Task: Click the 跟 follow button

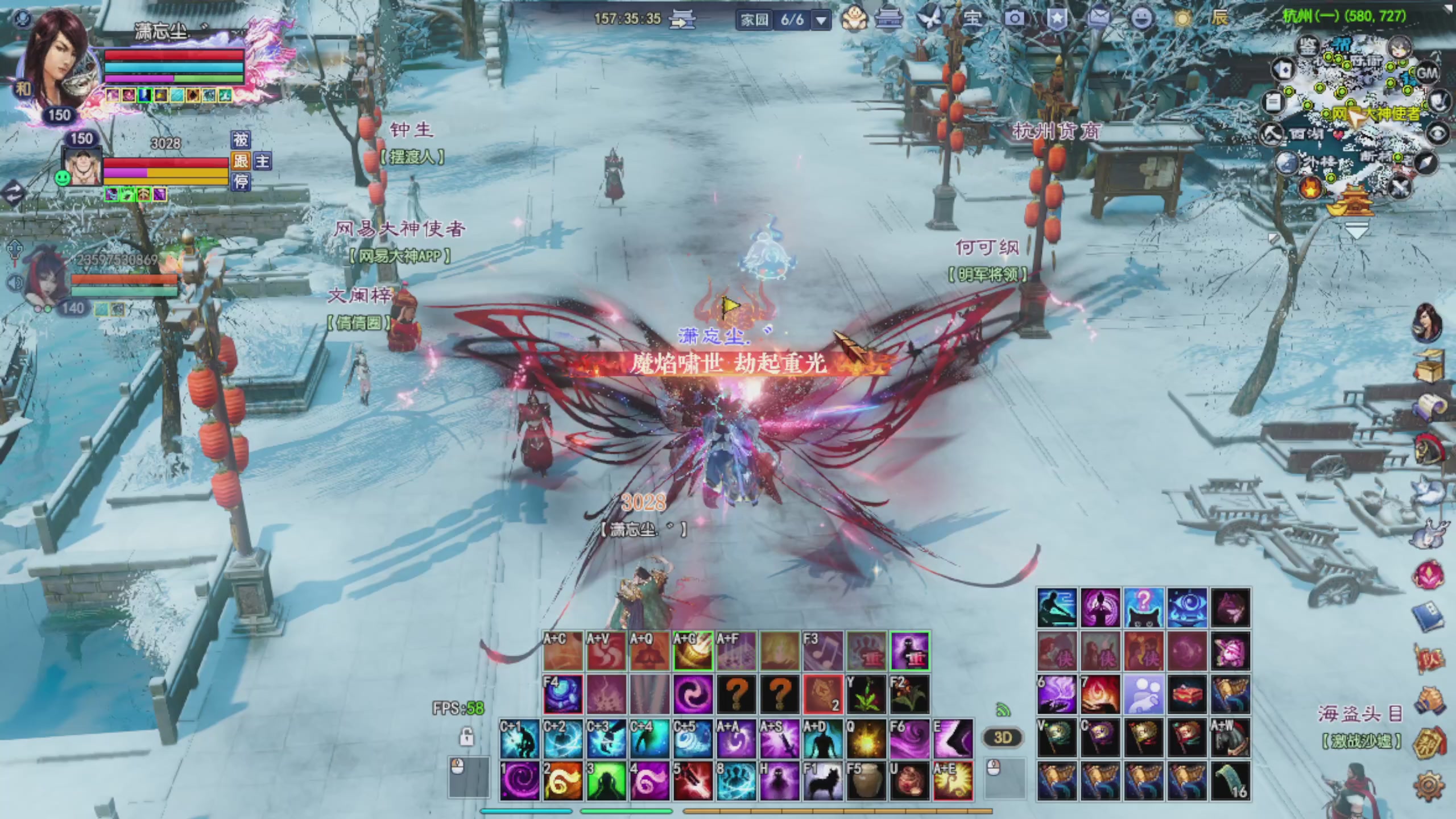Action: [x=241, y=161]
